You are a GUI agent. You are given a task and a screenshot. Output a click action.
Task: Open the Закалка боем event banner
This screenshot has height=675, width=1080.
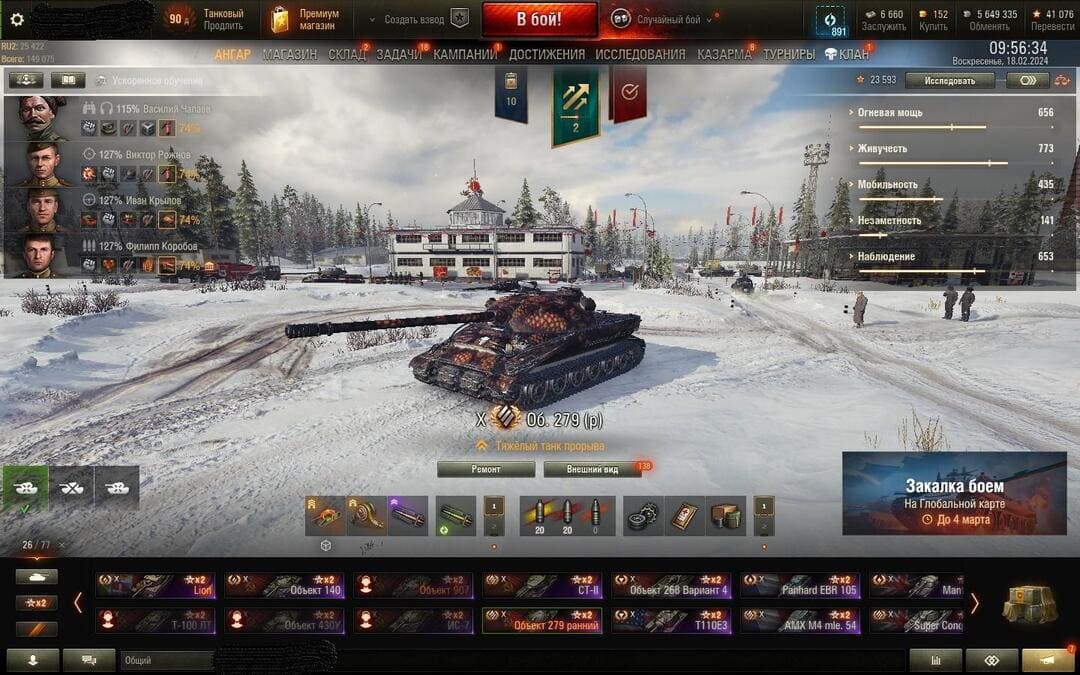coord(954,493)
